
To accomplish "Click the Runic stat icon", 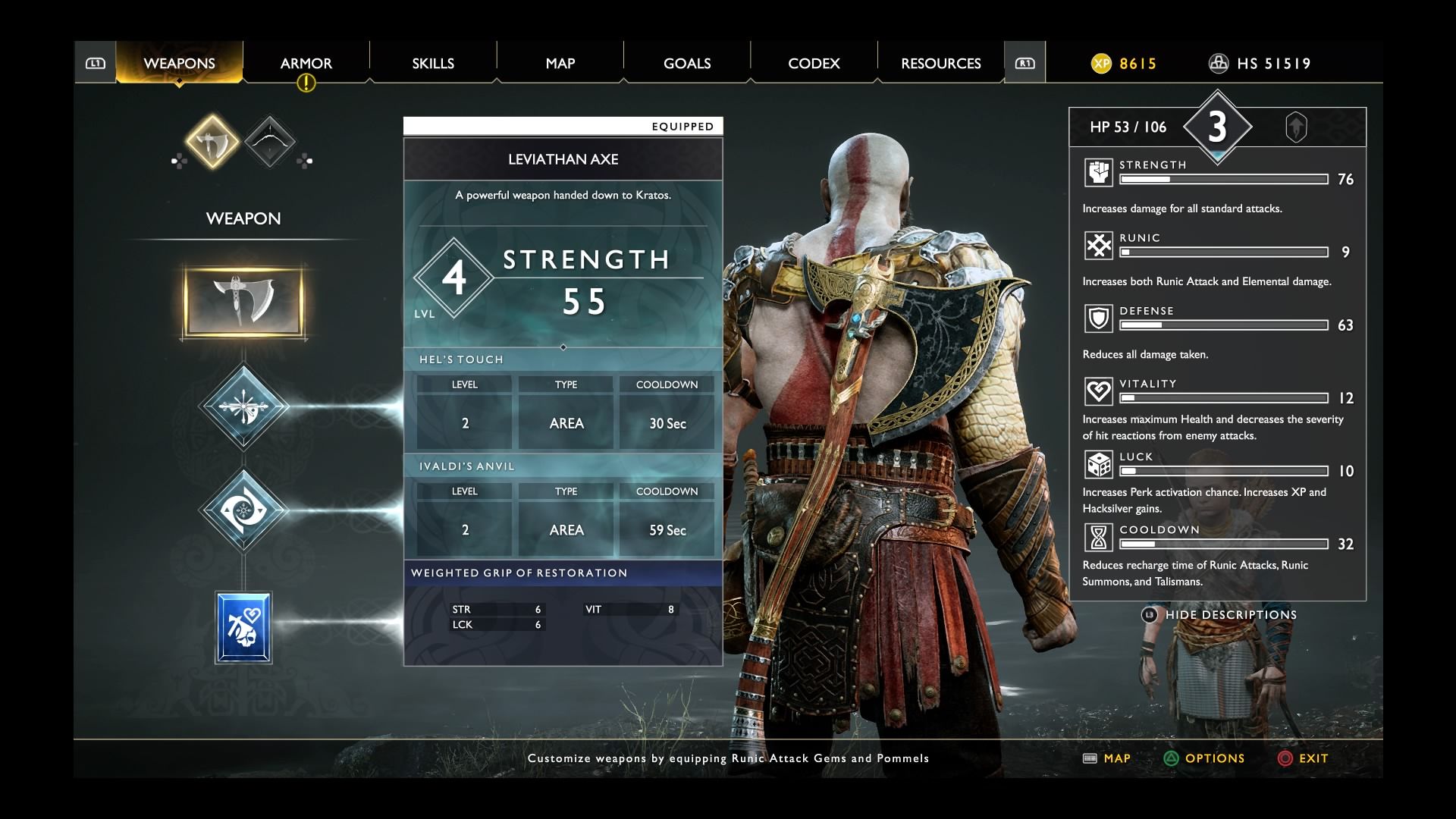I will pyautogui.click(x=1098, y=246).
